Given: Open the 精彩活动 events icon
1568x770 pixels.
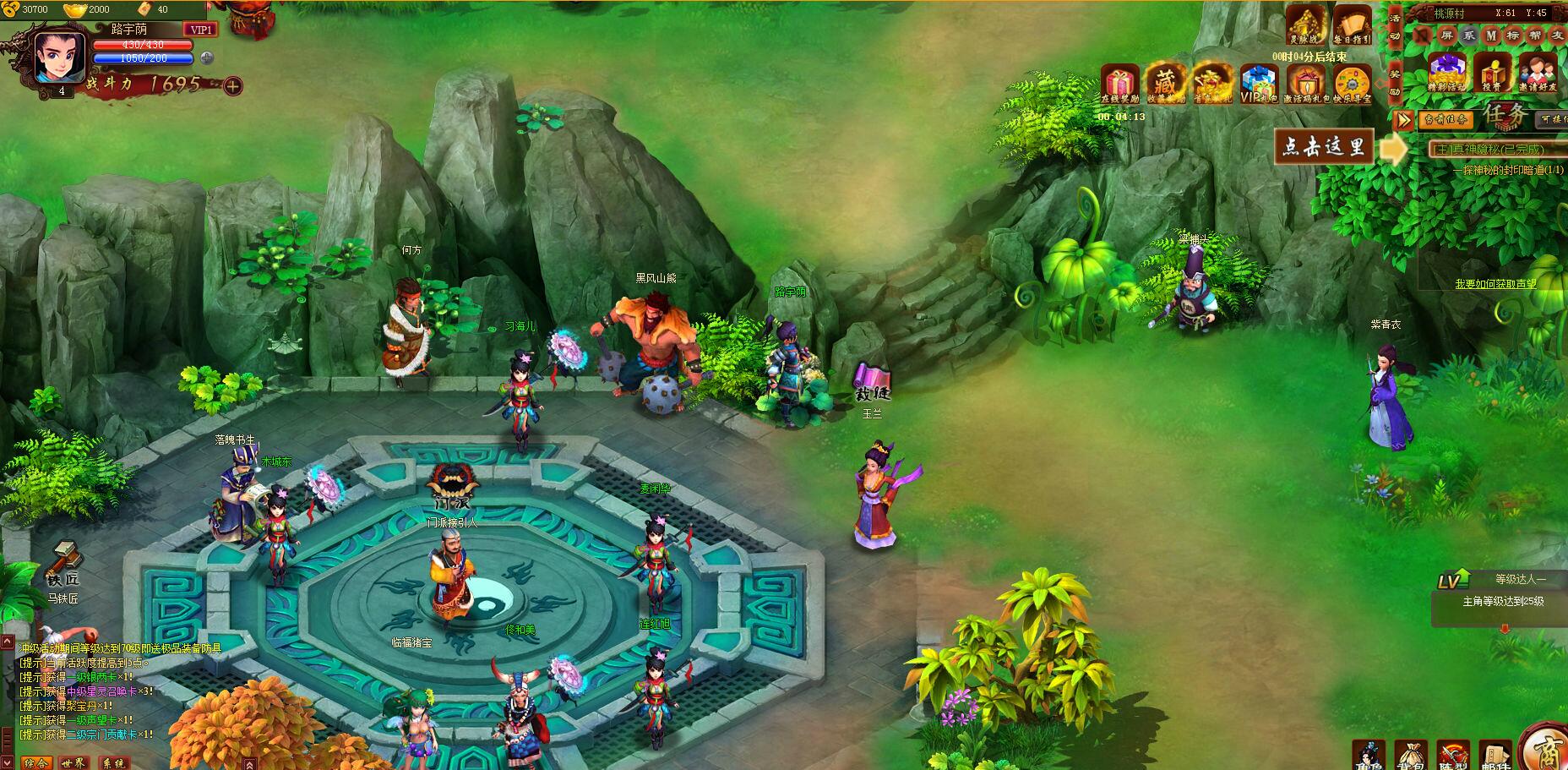Looking at the screenshot, I should [1447, 70].
